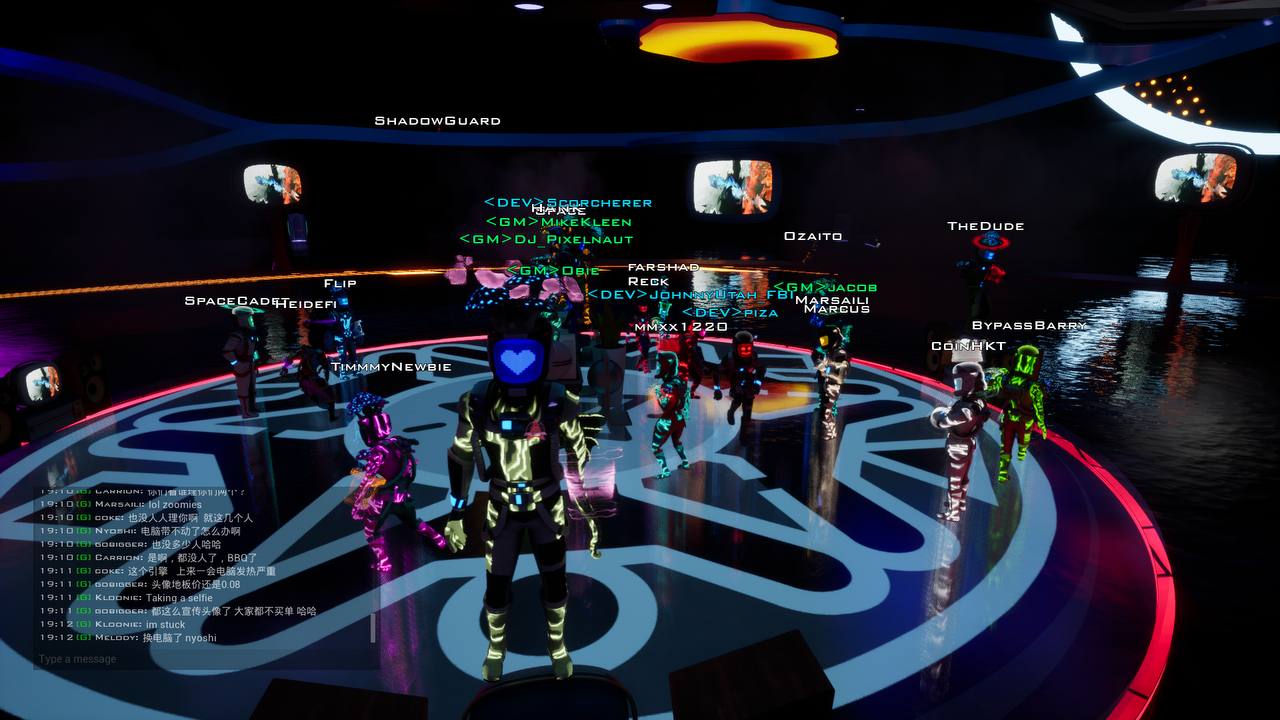Image resolution: width=1280 pixels, height=720 pixels.
Task: Click the Ozaito player nametag
Action: click(813, 235)
